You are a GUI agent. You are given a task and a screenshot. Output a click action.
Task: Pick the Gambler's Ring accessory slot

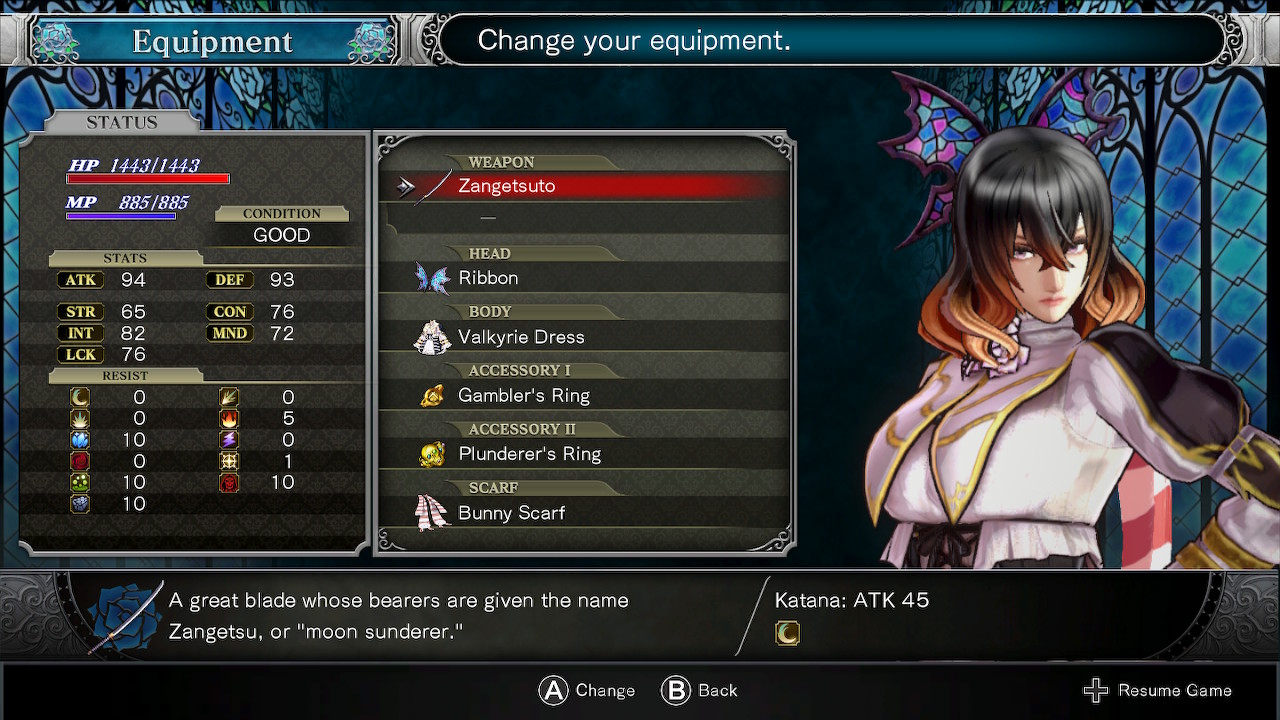[x=523, y=396]
